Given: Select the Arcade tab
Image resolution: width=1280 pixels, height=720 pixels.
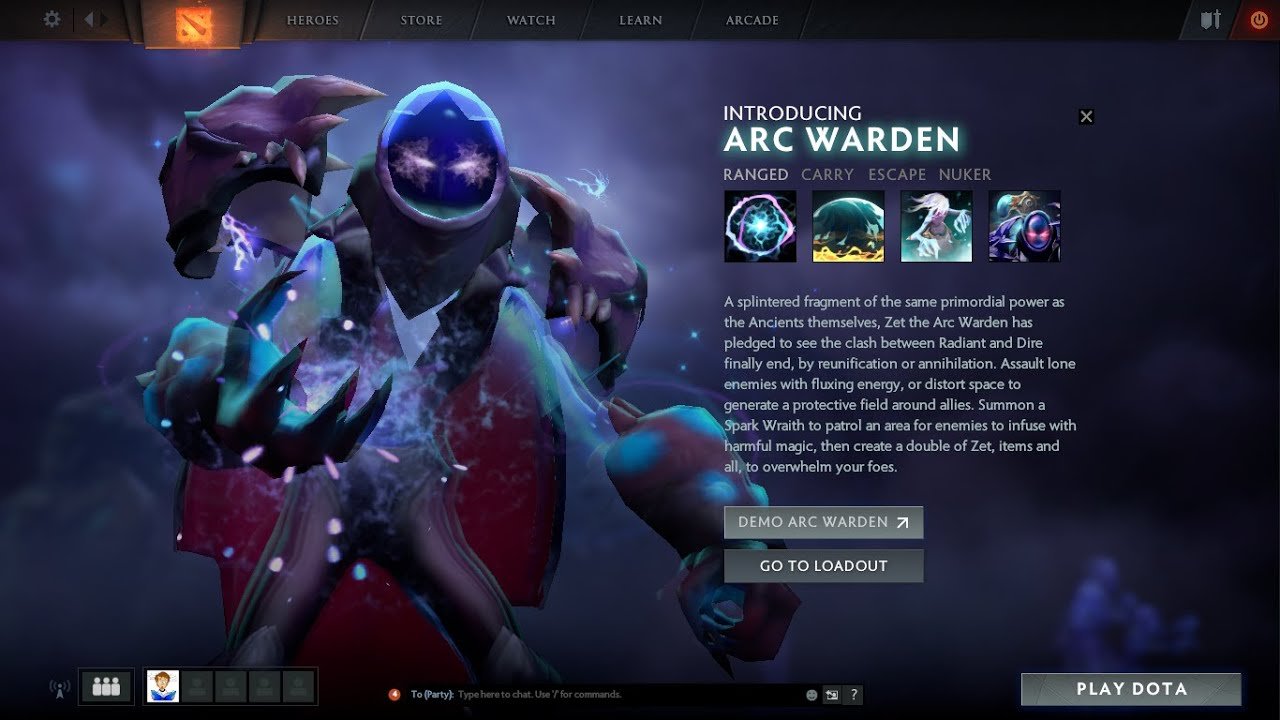Looking at the screenshot, I should (x=752, y=20).
